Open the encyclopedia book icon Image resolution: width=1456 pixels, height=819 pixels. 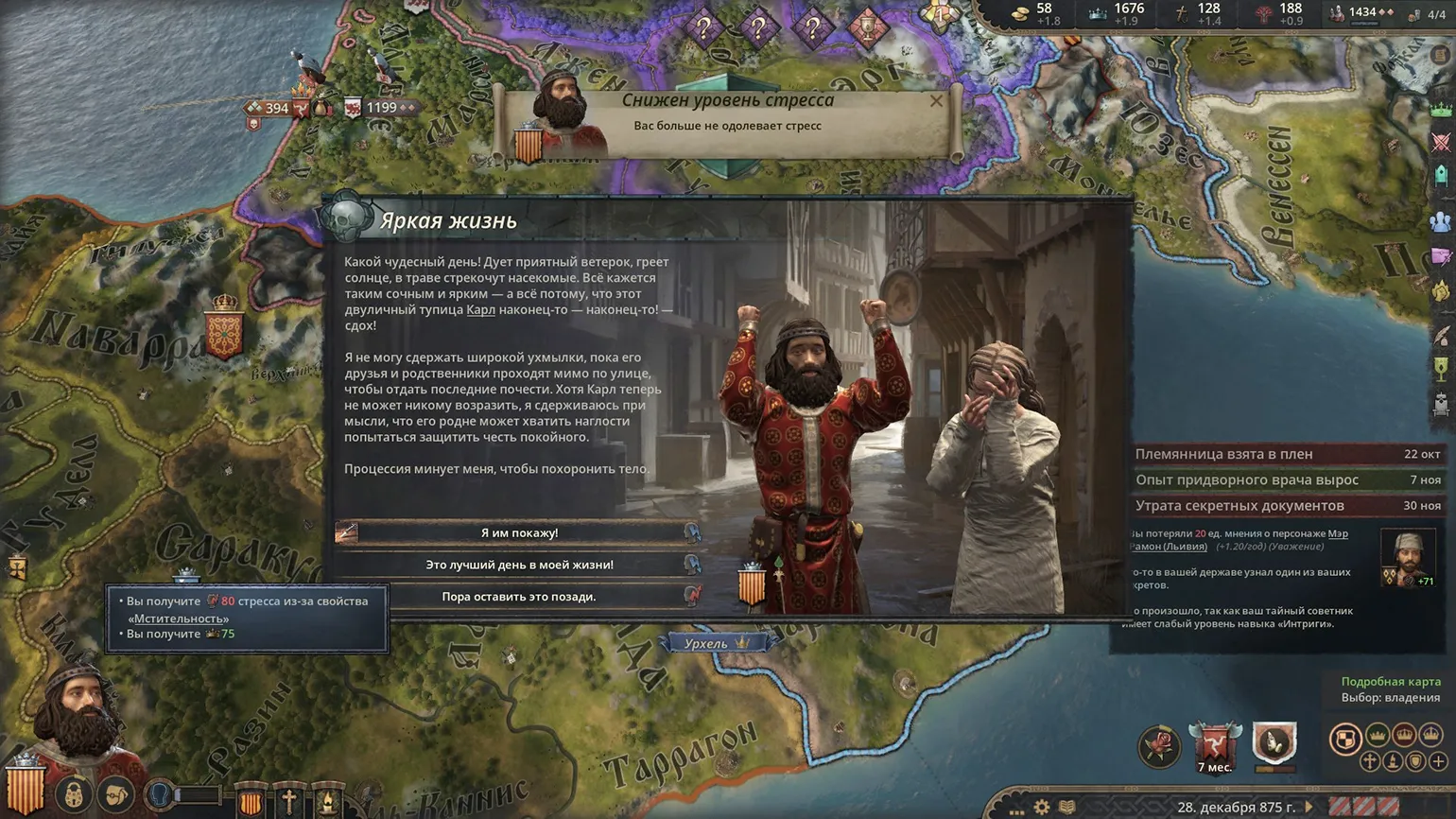(x=1066, y=807)
